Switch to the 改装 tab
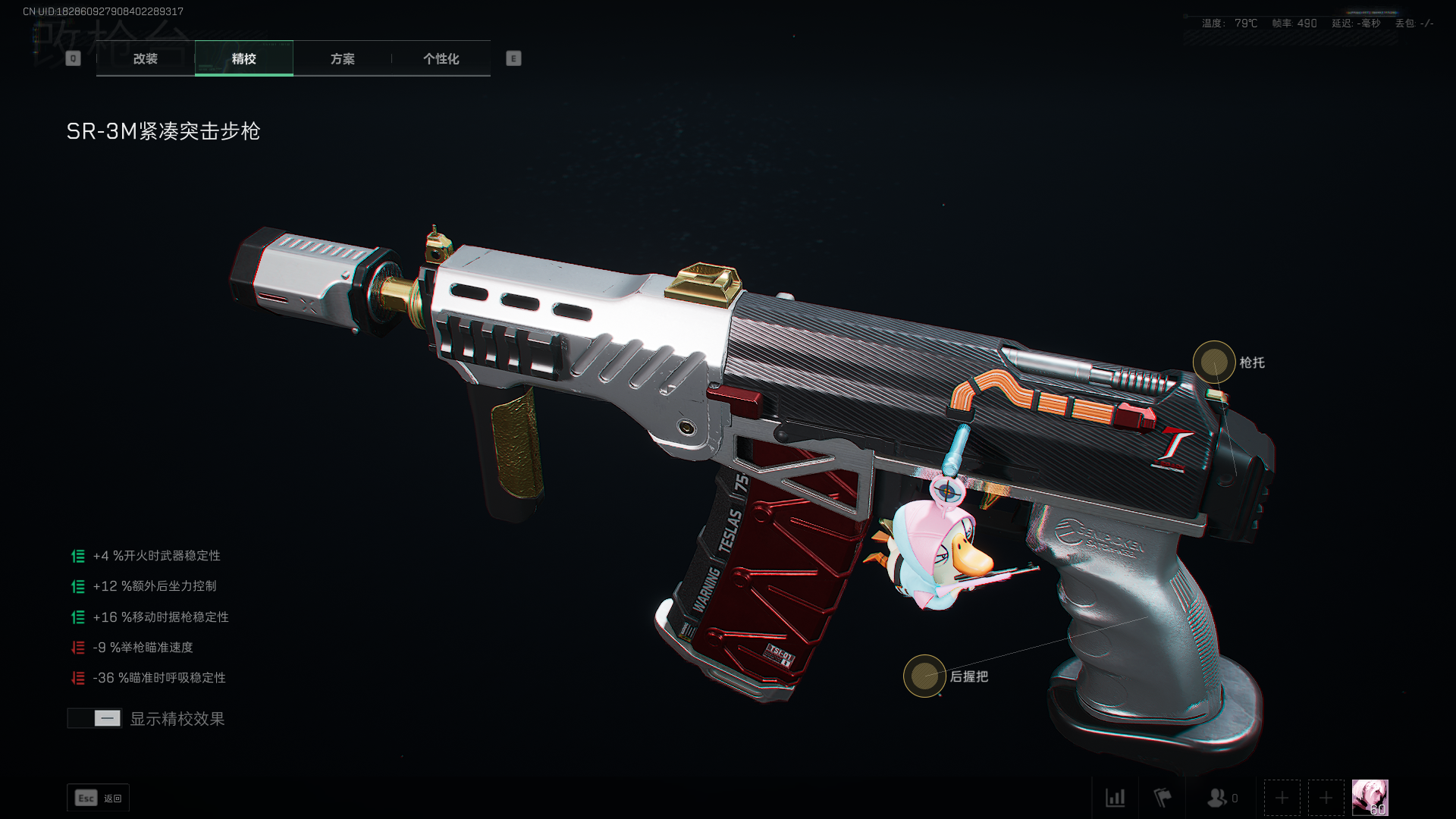Screen dimensions: 1456x819 coord(146,58)
